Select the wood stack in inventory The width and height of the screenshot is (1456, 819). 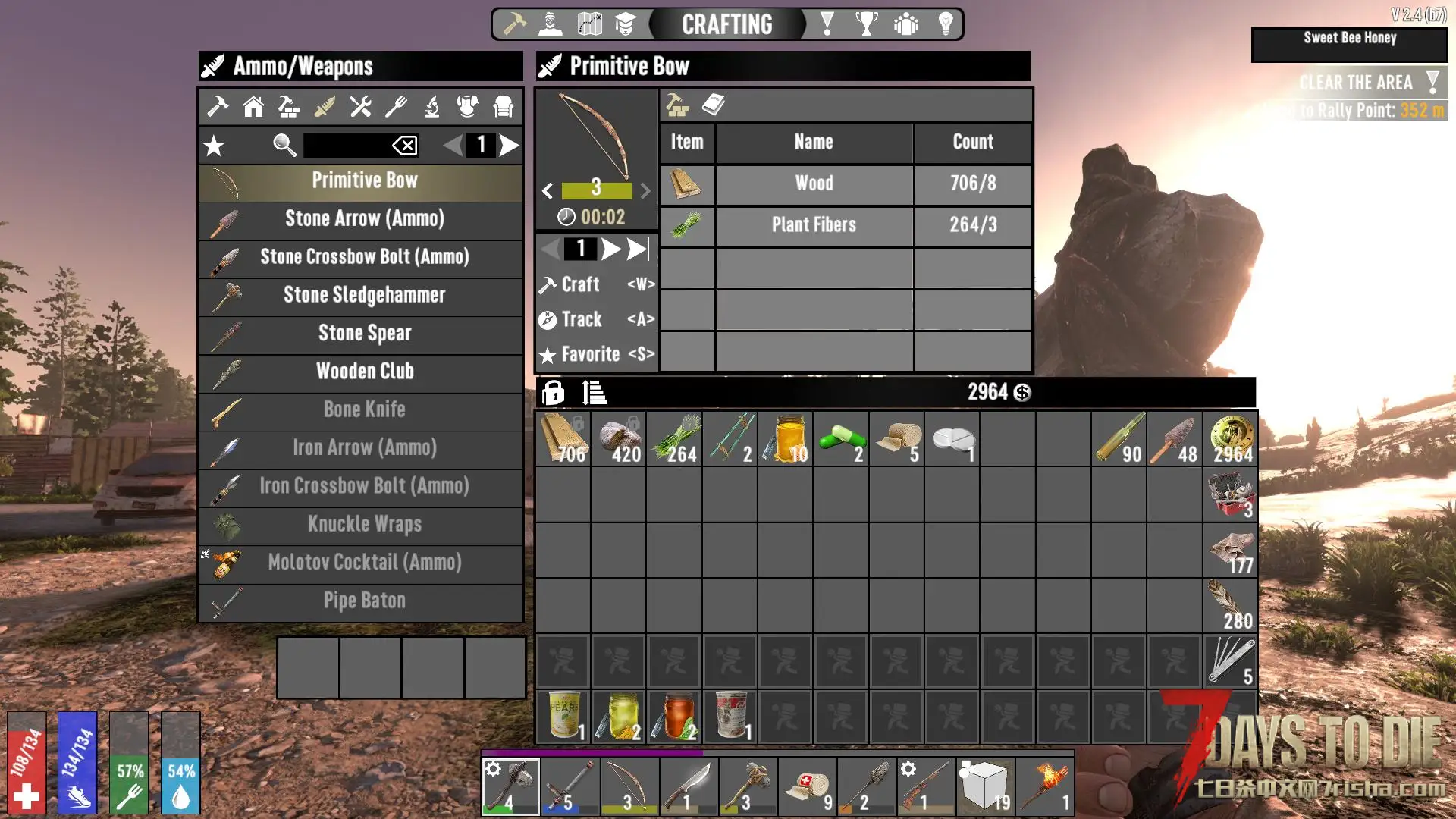click(x=563, y=438)
